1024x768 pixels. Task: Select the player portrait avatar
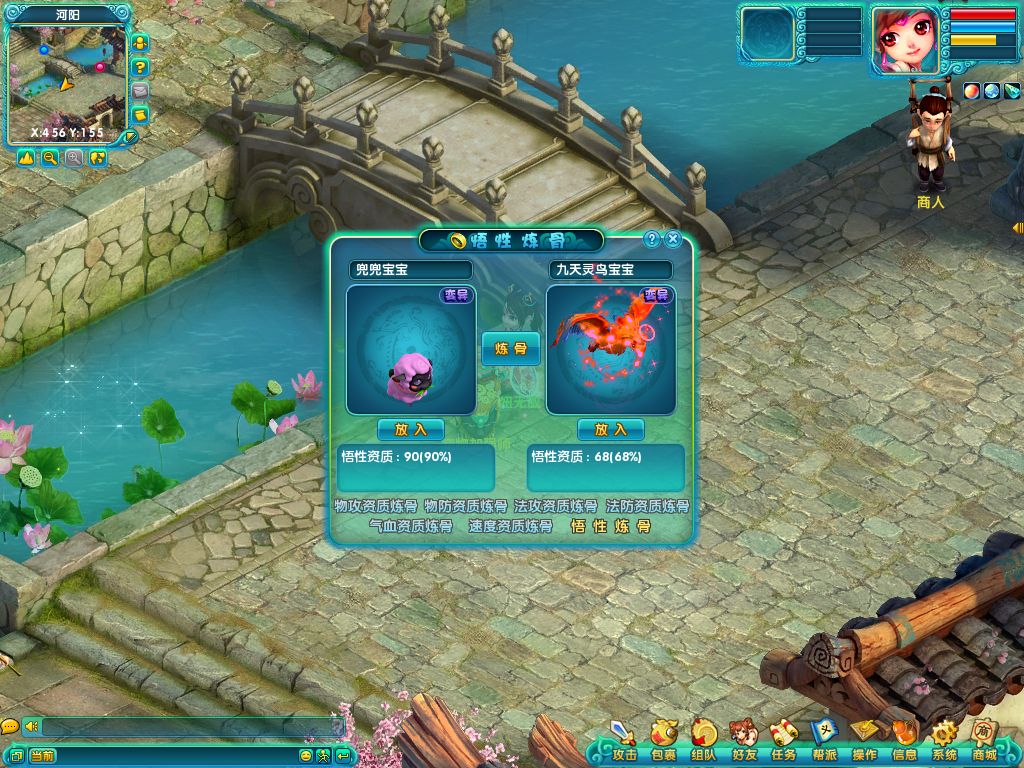coord(905,40)
